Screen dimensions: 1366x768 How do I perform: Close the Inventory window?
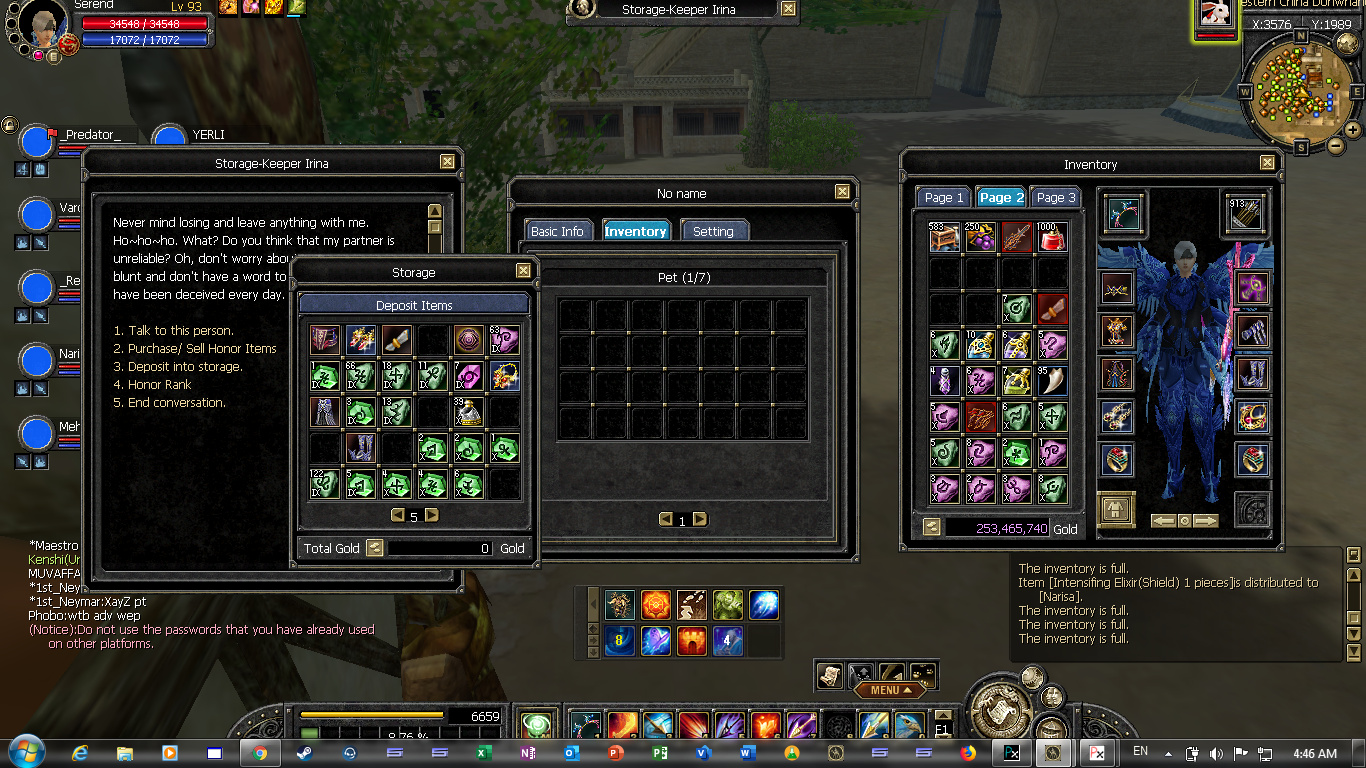[1267, 163]
